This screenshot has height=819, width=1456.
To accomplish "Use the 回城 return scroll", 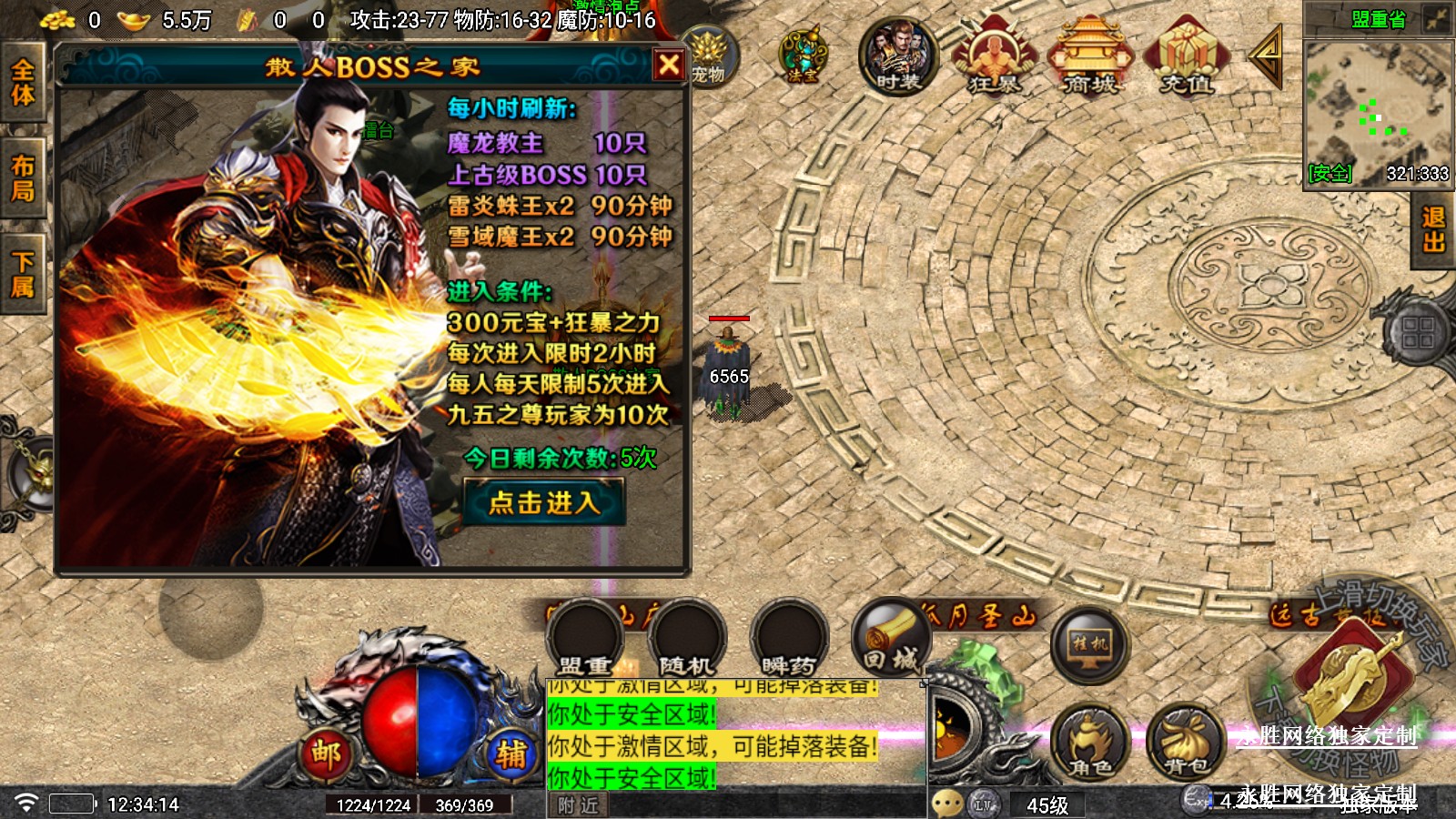I will 891,639.
